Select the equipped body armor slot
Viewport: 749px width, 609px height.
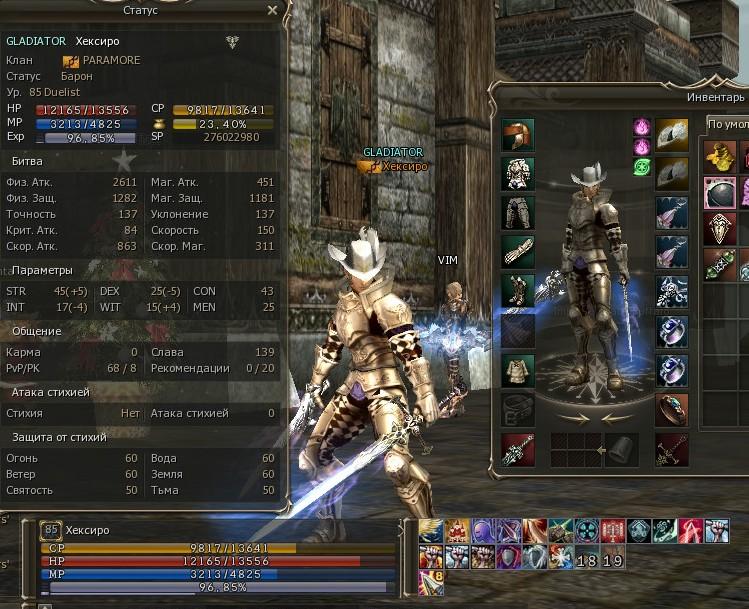click(x=518, y=173)
